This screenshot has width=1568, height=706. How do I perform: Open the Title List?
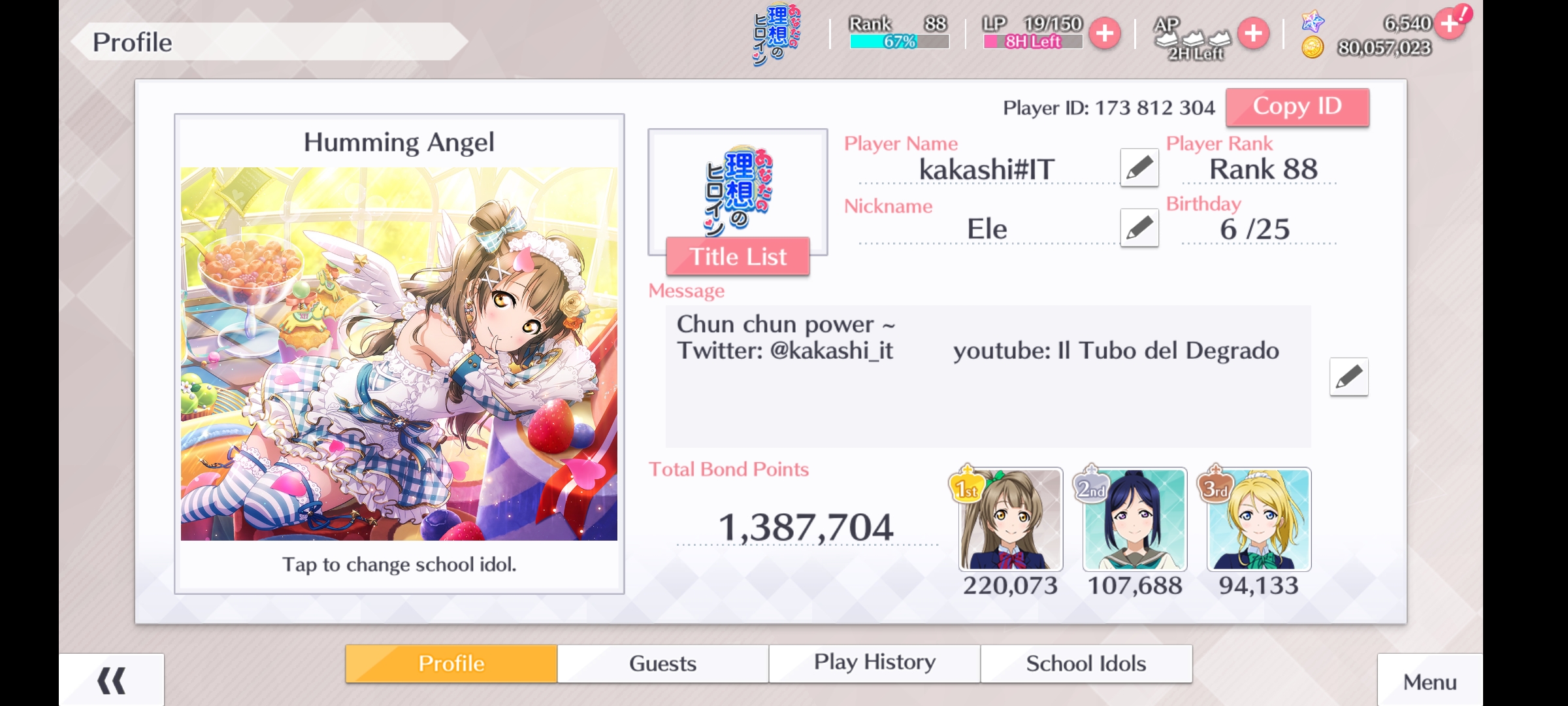(x=738, y=257)
